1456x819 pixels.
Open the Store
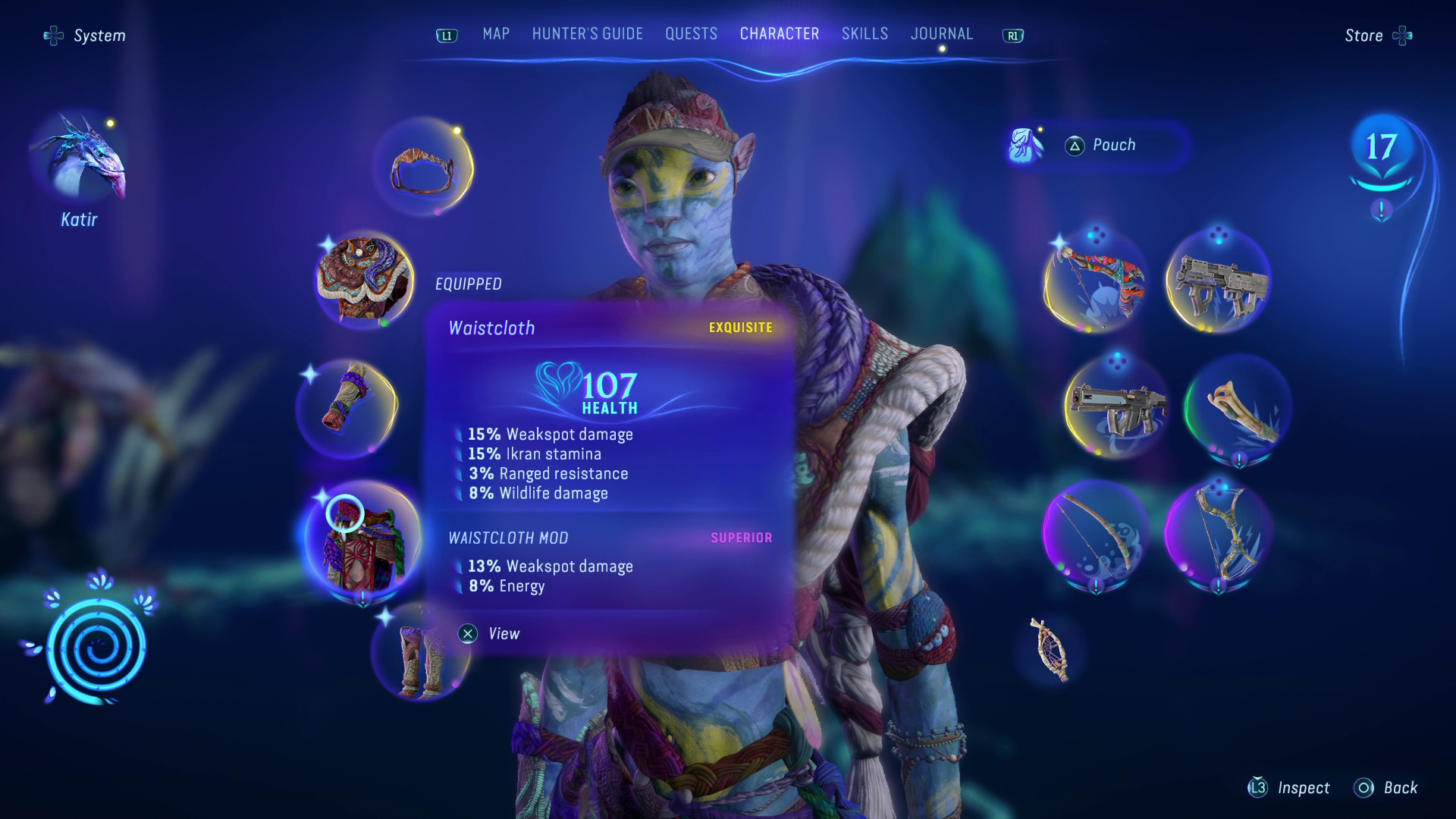1363,35
